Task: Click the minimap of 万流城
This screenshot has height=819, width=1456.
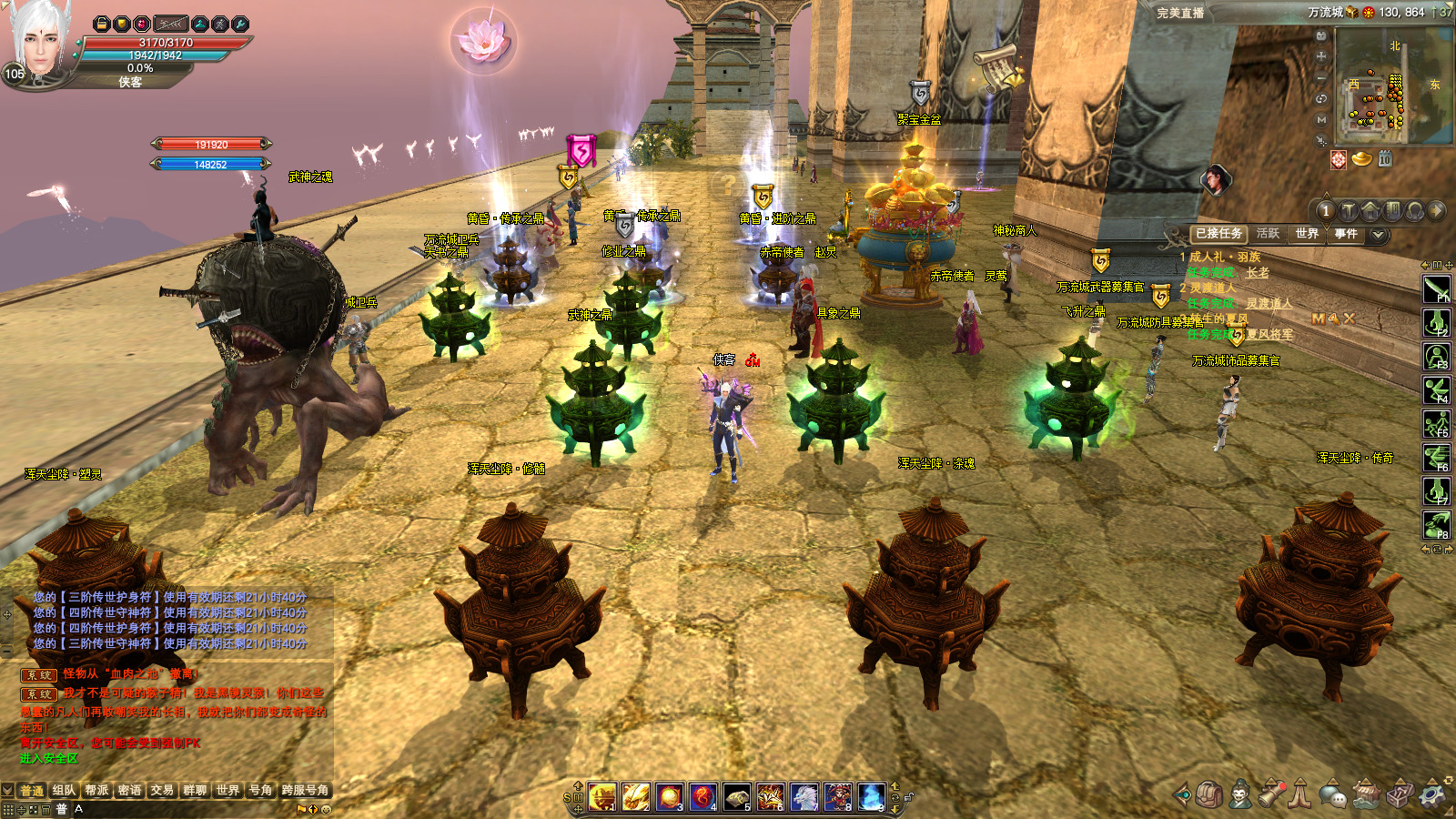Action: (x=1392, y=86)
